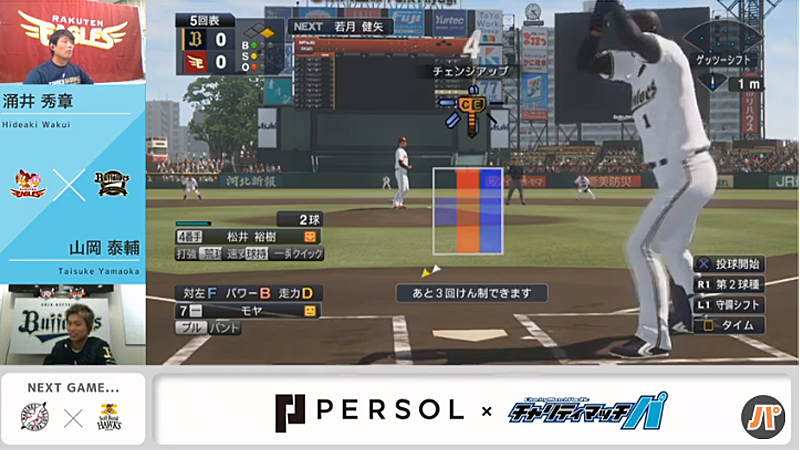800x450 pixels.
Task: Select the changeup pitch type icon
Action: tap(468, 105)
